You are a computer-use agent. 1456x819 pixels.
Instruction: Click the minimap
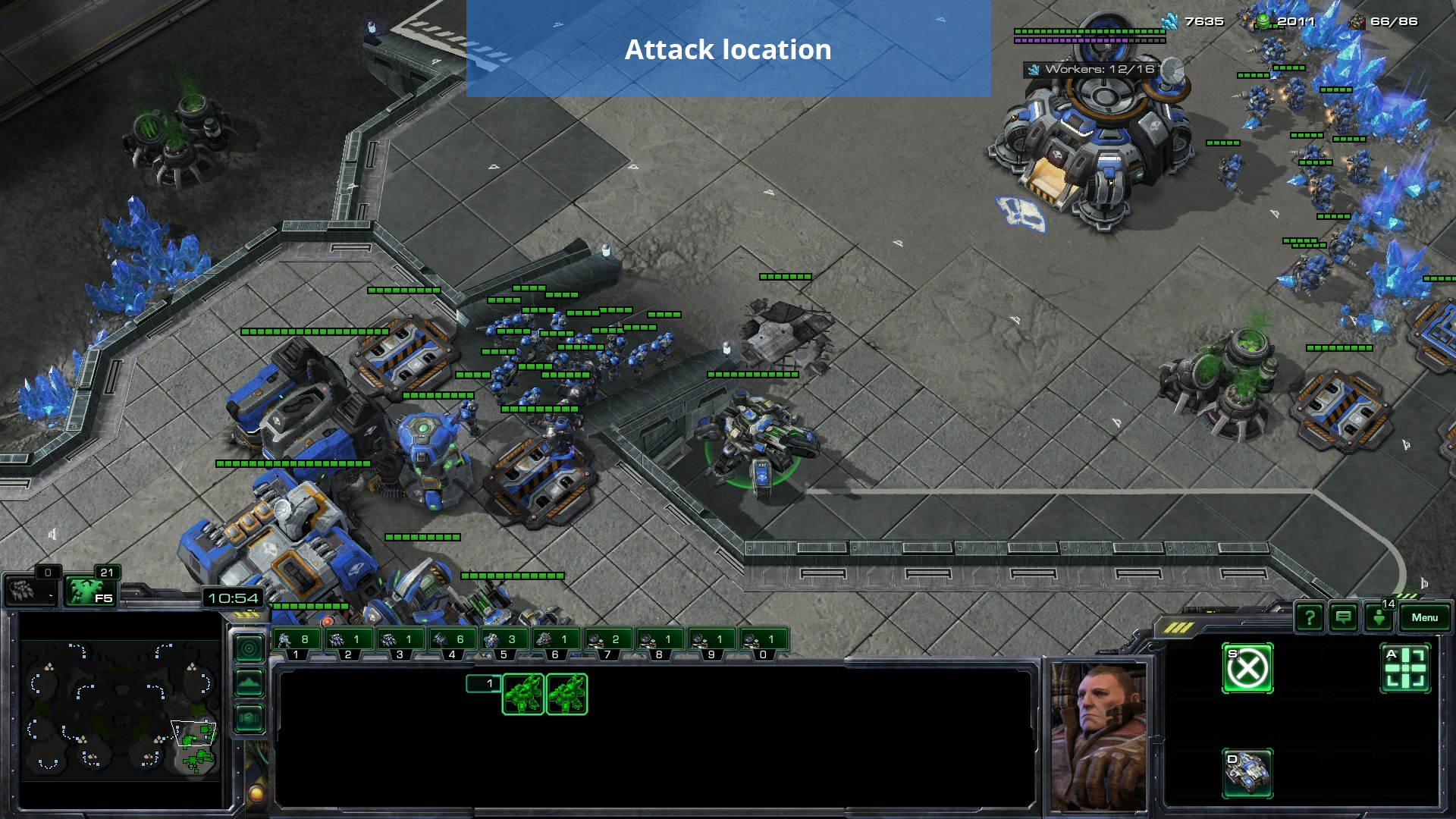click(x=120, y=708)
